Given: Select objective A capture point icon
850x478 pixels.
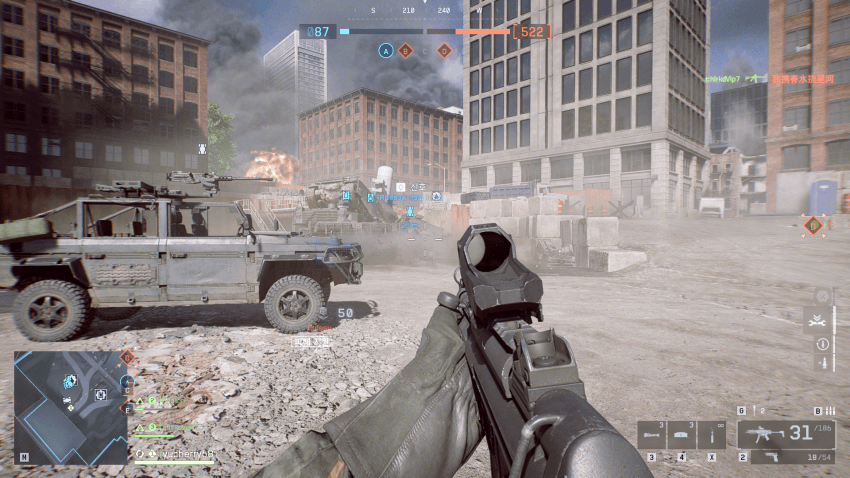Looking at the screenshot, I should [x=385, y=50].
